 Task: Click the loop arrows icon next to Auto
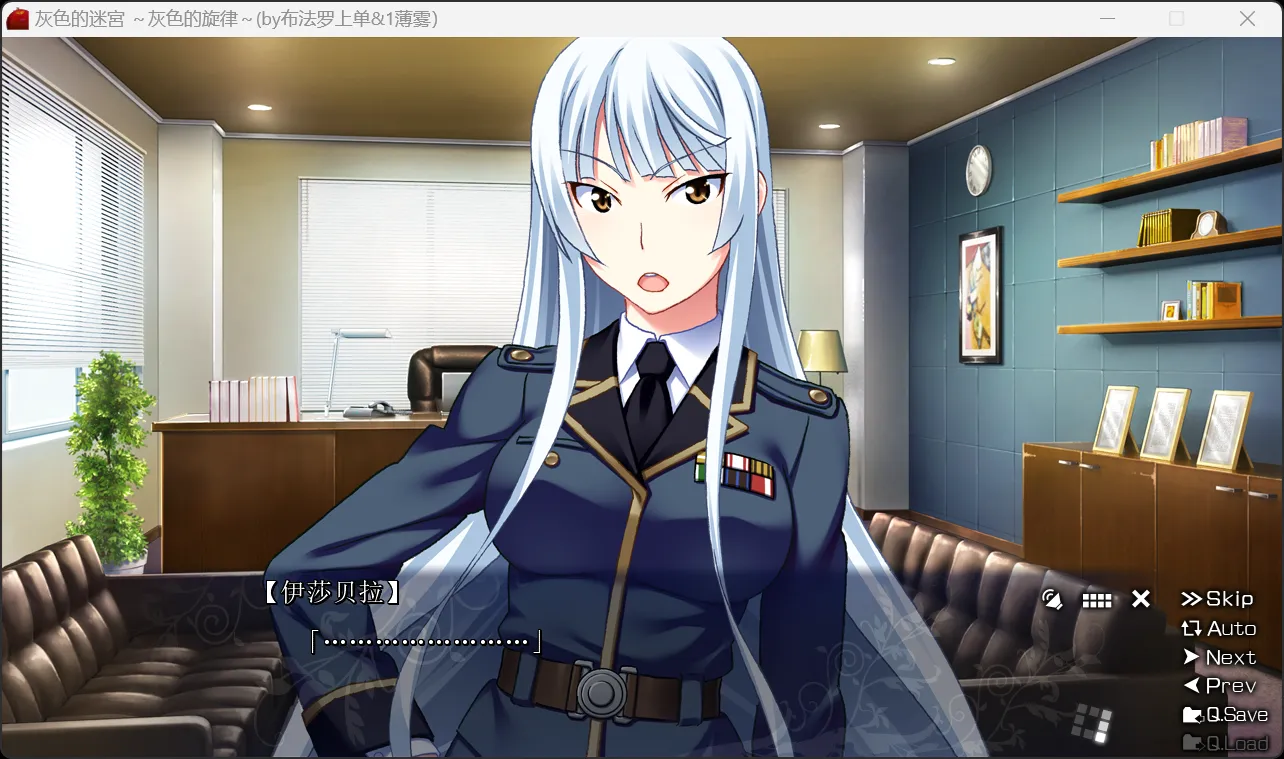(x=1192, y=628)
